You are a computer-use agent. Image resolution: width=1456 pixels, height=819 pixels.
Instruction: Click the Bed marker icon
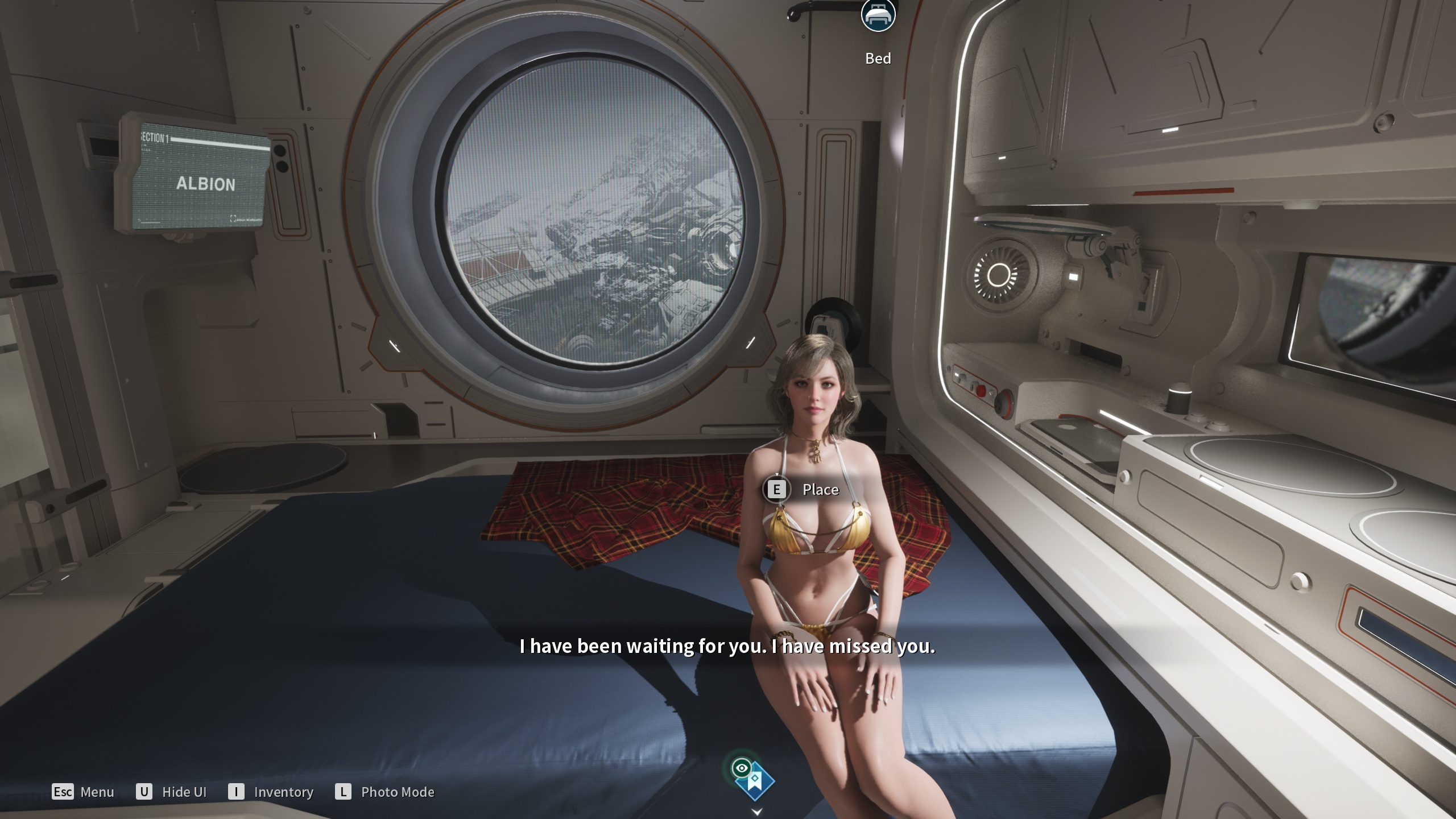[x=878, y=15]
